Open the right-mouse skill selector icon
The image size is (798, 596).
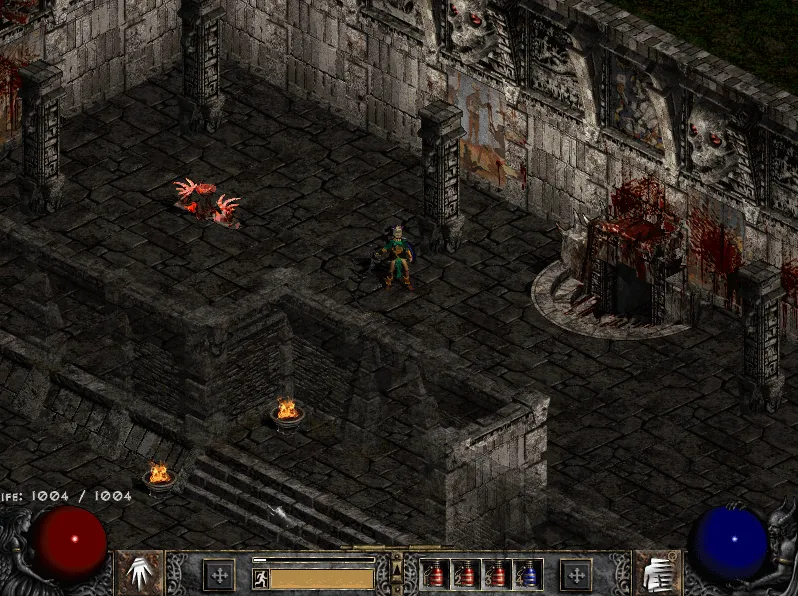(657, 573)
